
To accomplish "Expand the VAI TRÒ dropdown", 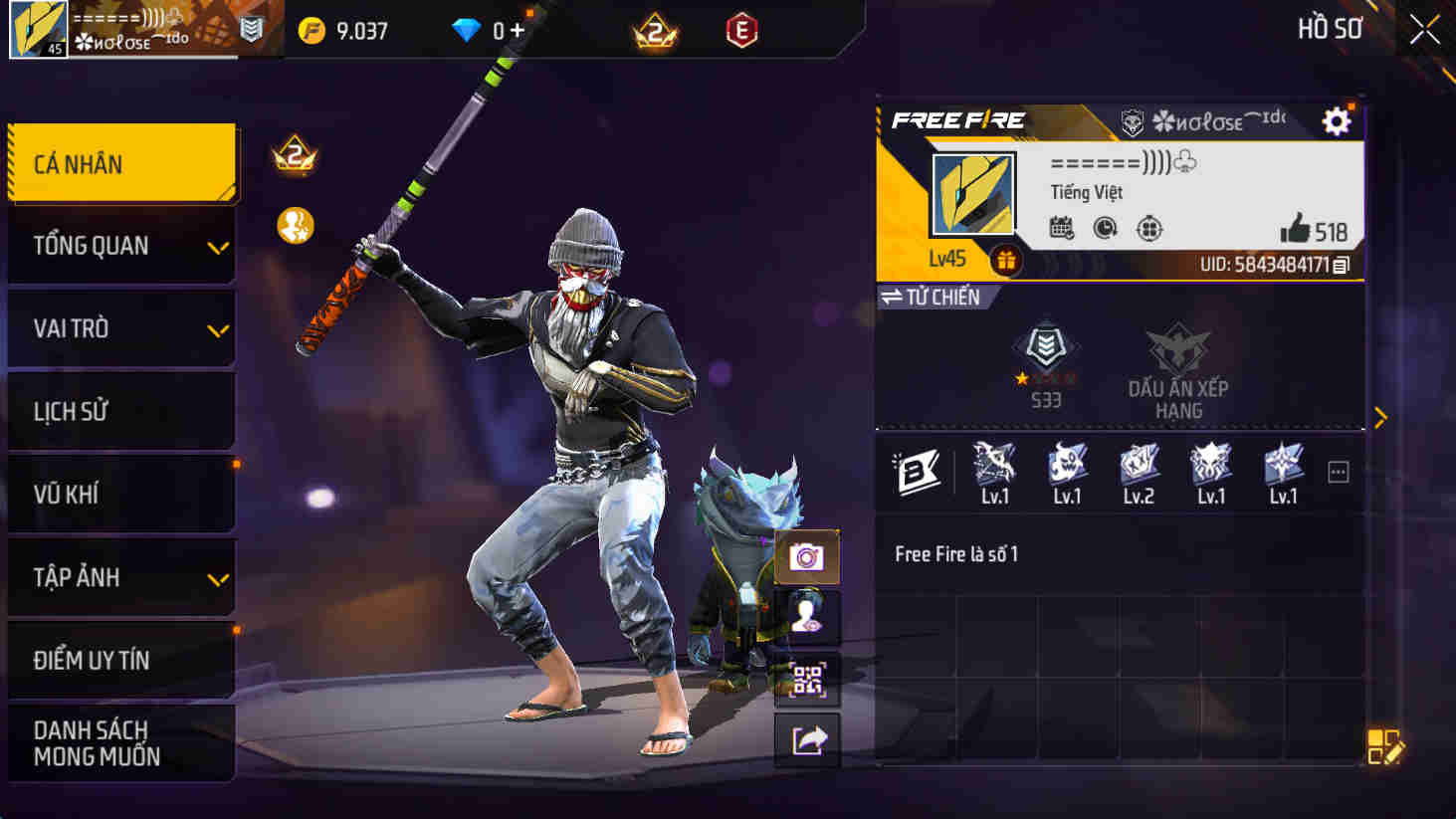I will coord(119,328).
